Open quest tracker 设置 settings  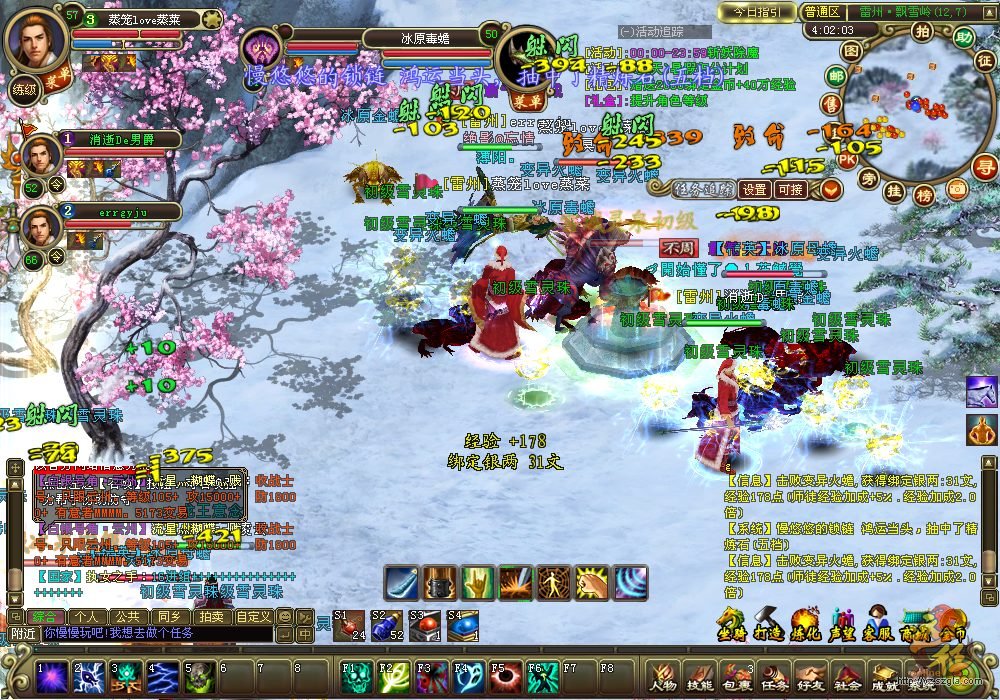755,189
